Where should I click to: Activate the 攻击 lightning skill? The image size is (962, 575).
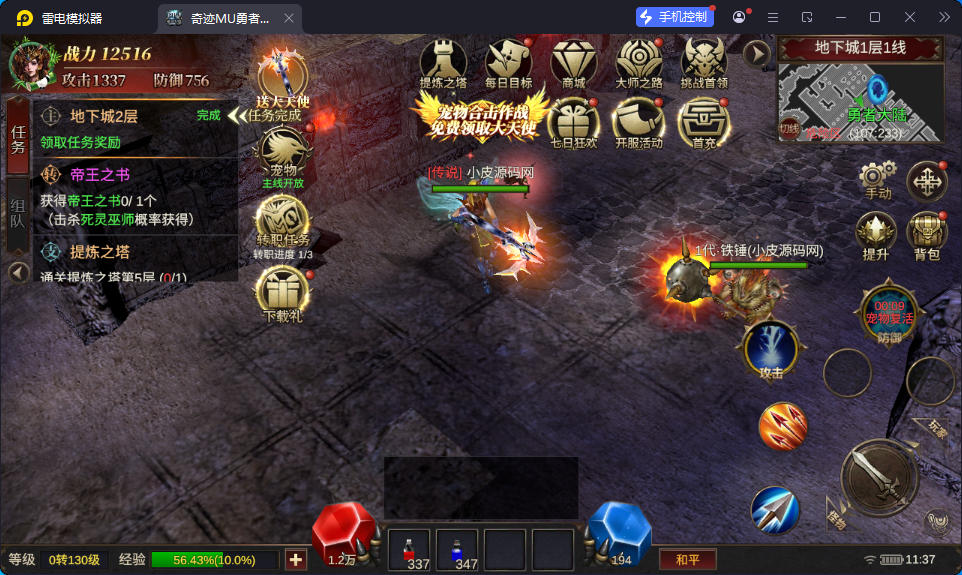pyautogui.click(x=771, y=350)
